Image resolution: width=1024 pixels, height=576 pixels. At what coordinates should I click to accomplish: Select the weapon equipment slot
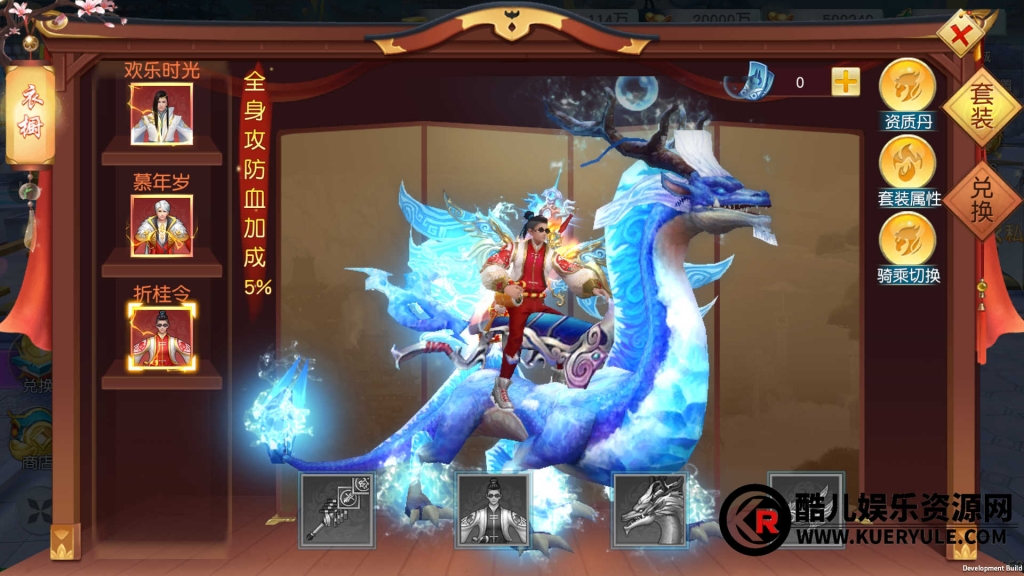pos(337,510)
